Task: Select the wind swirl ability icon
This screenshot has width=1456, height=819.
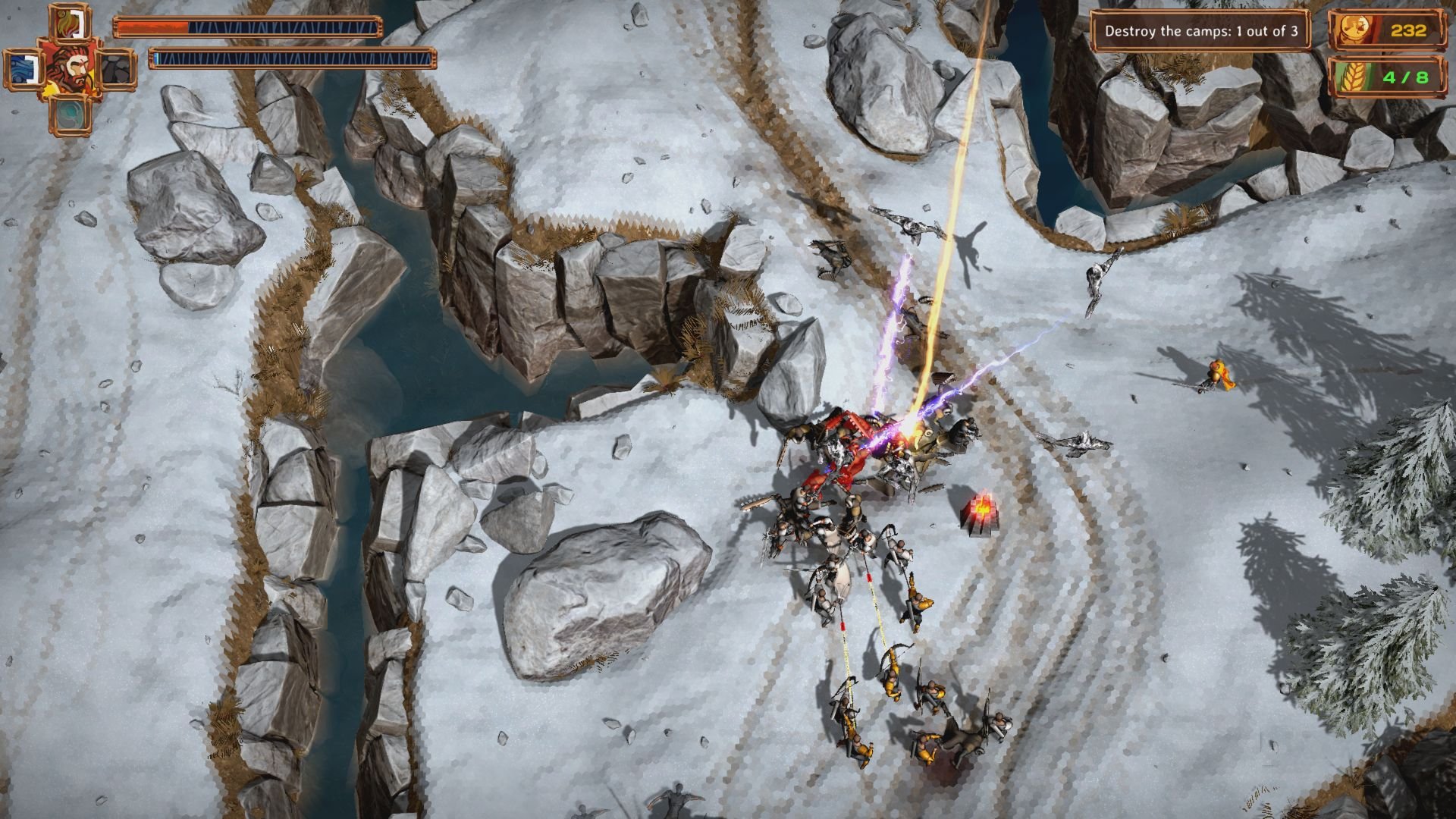Action: coord(68,115)
